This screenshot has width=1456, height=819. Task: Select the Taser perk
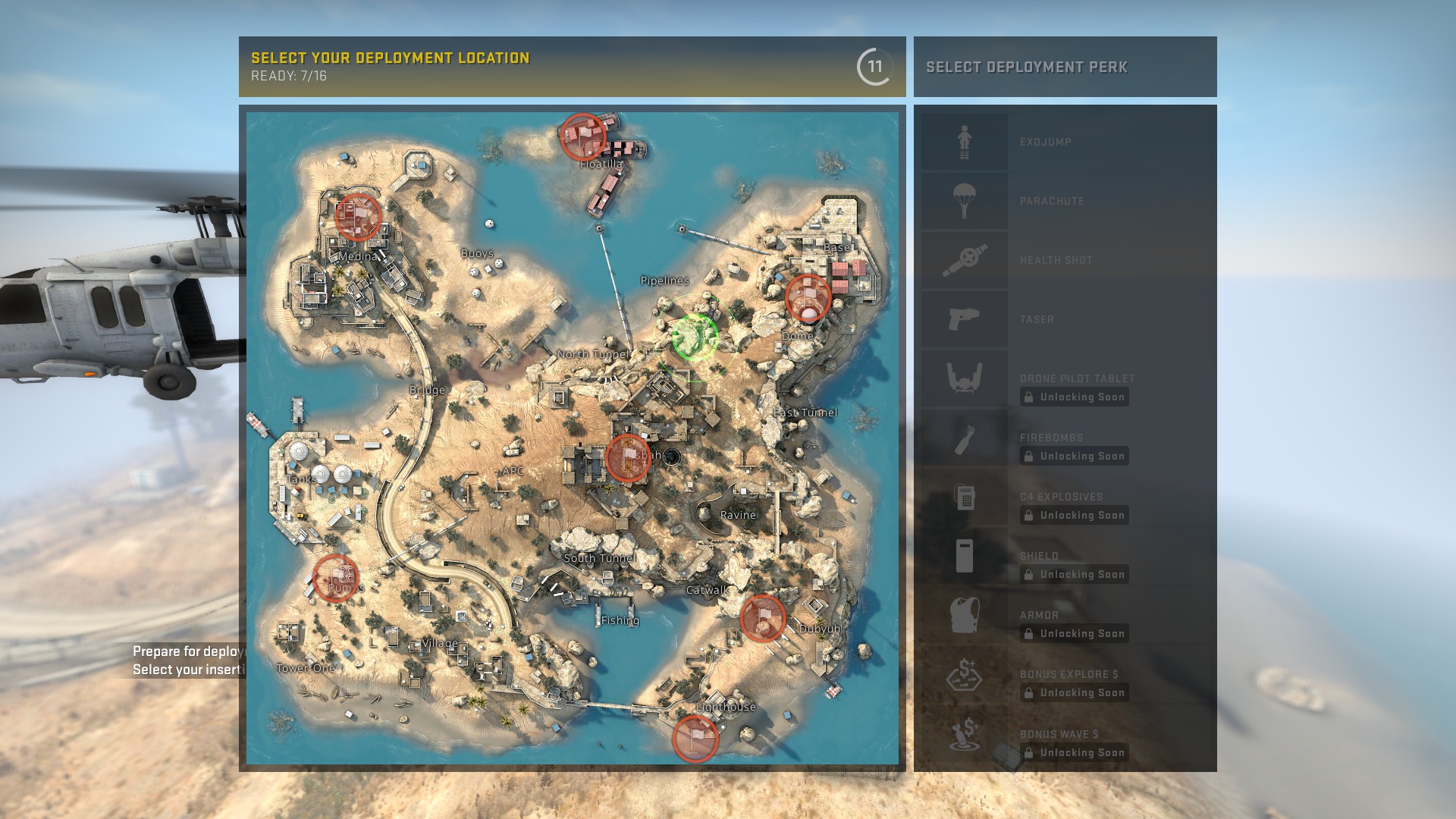(x=1065, y=319)
